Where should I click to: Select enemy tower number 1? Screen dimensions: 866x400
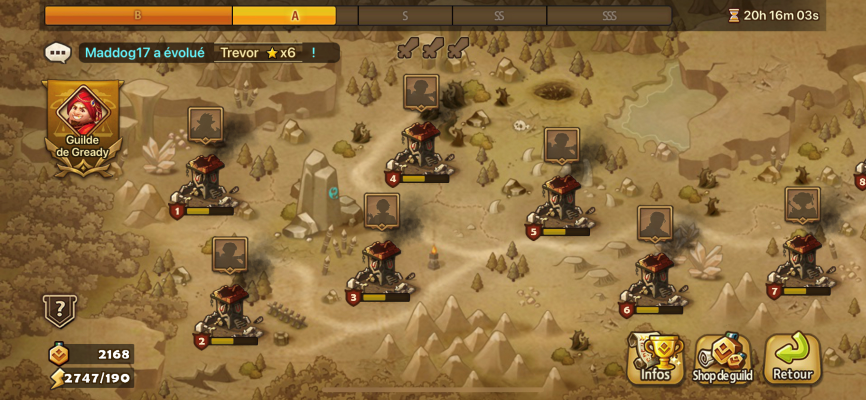pyautogui.click(x=205, y=180)
